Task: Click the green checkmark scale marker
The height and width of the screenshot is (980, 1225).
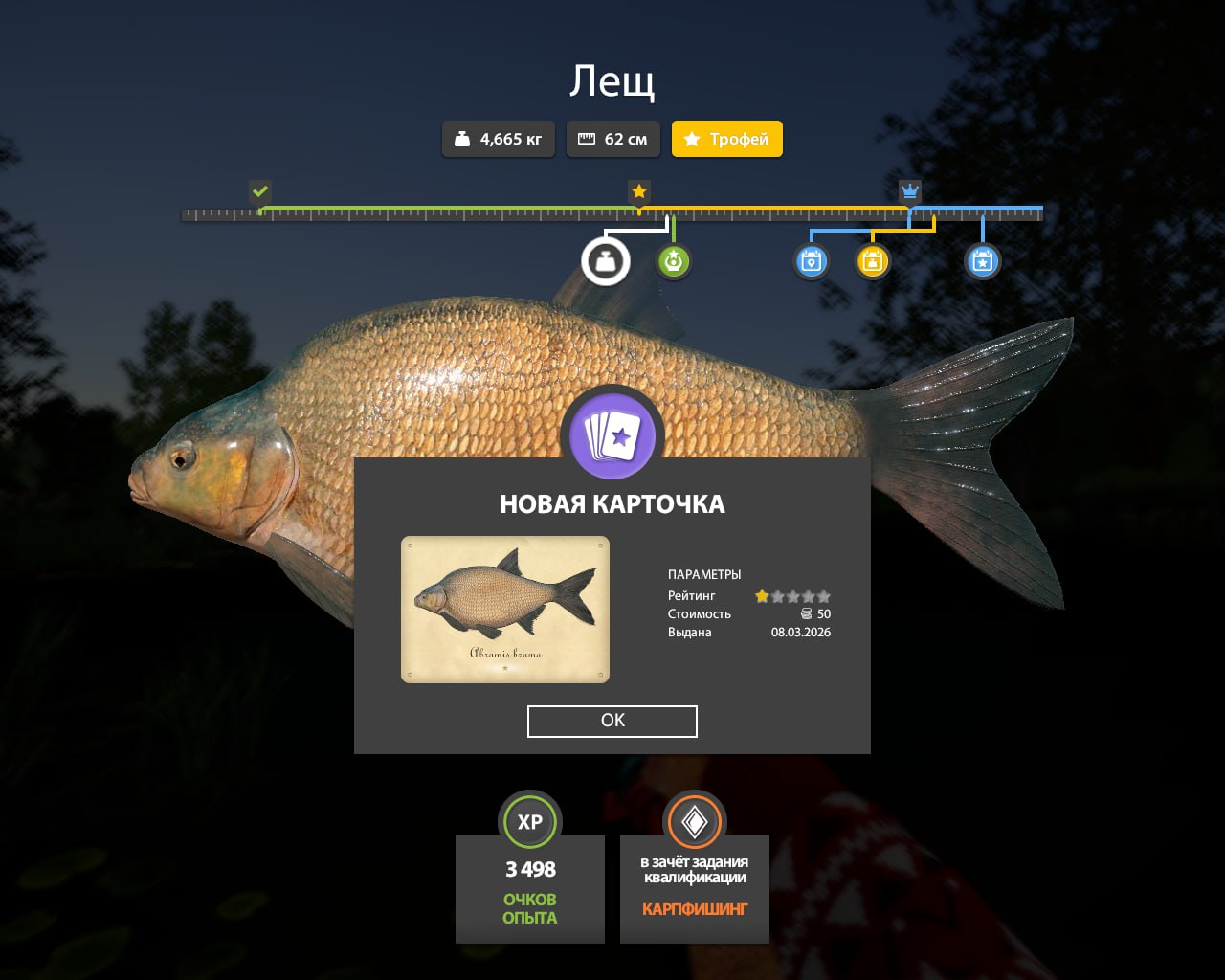Action: (260, 191)
